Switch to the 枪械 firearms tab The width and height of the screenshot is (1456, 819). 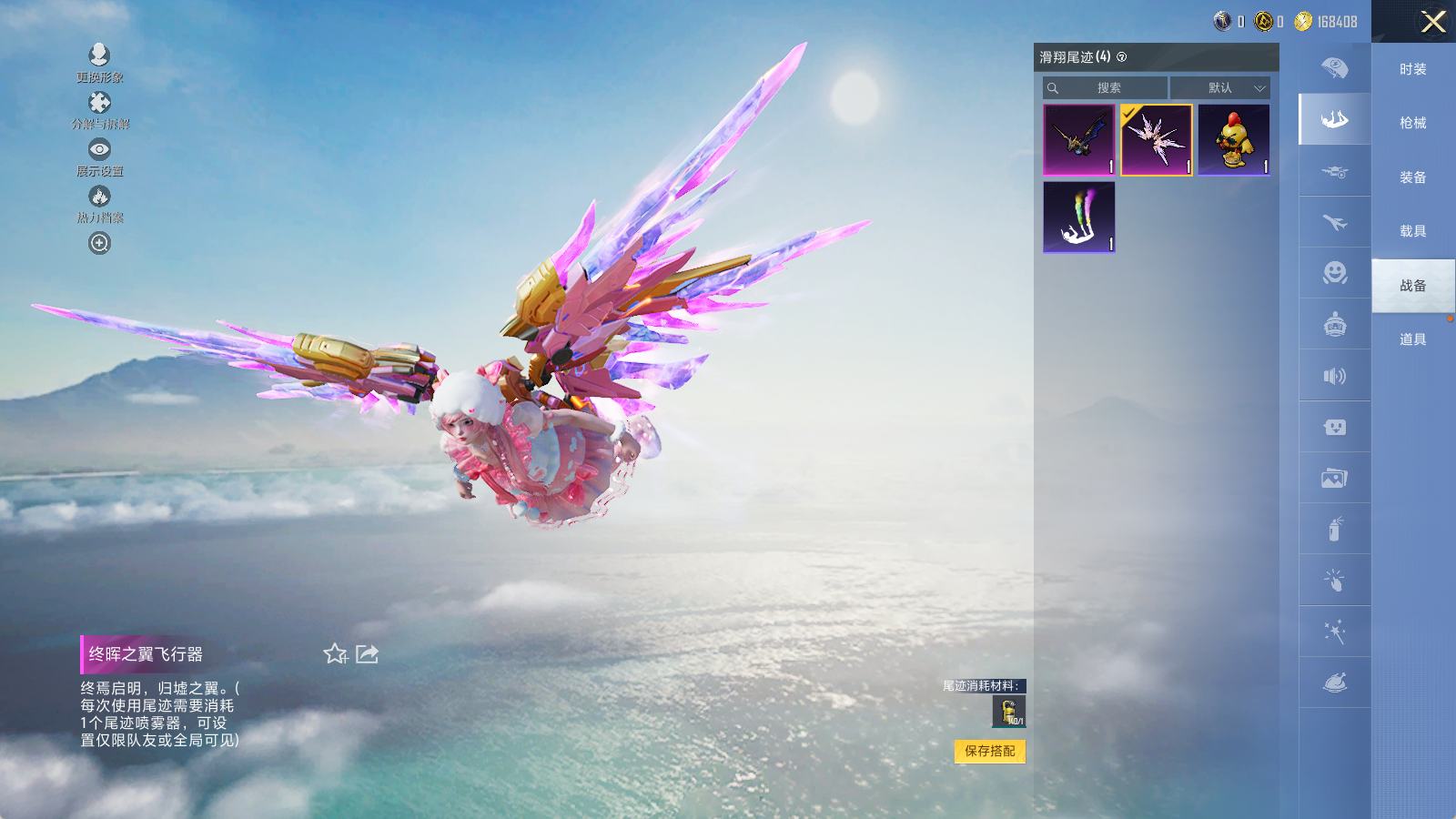tap(1412, 123)
